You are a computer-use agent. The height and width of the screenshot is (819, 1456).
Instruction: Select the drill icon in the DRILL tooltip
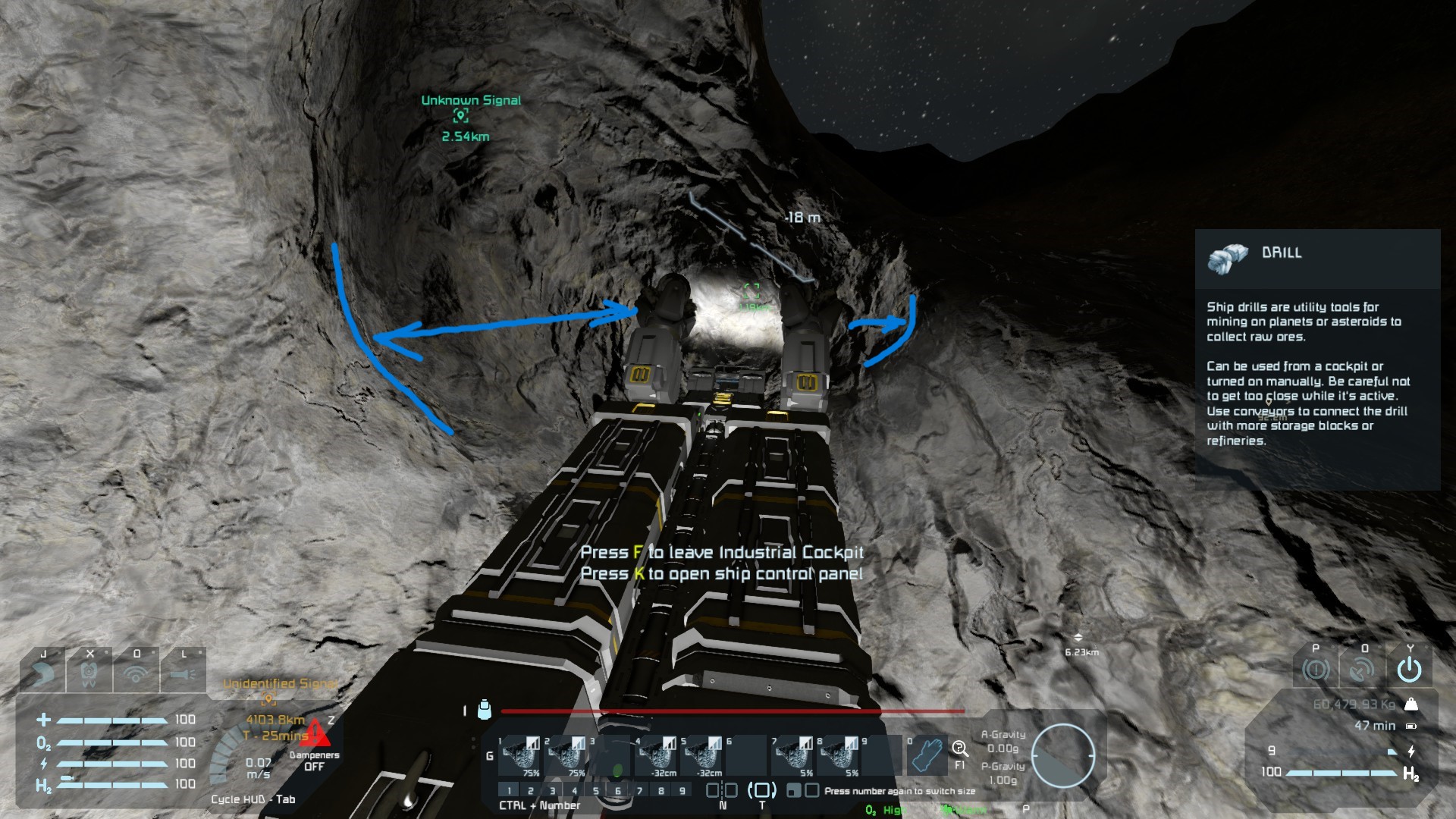(1227, 258)
